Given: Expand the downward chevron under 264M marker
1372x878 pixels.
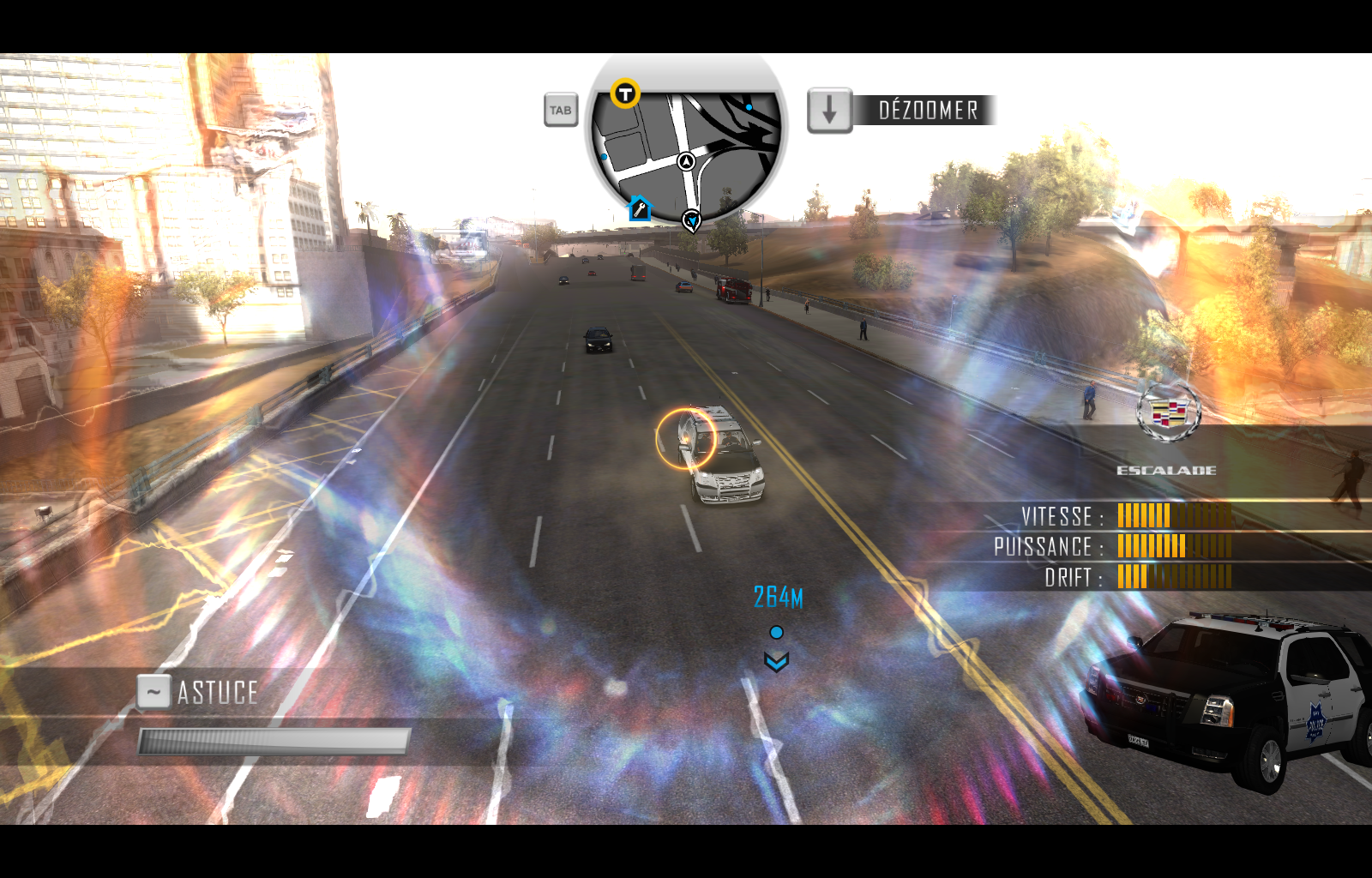Looking at the screenshot, I should tap(777, 661).
